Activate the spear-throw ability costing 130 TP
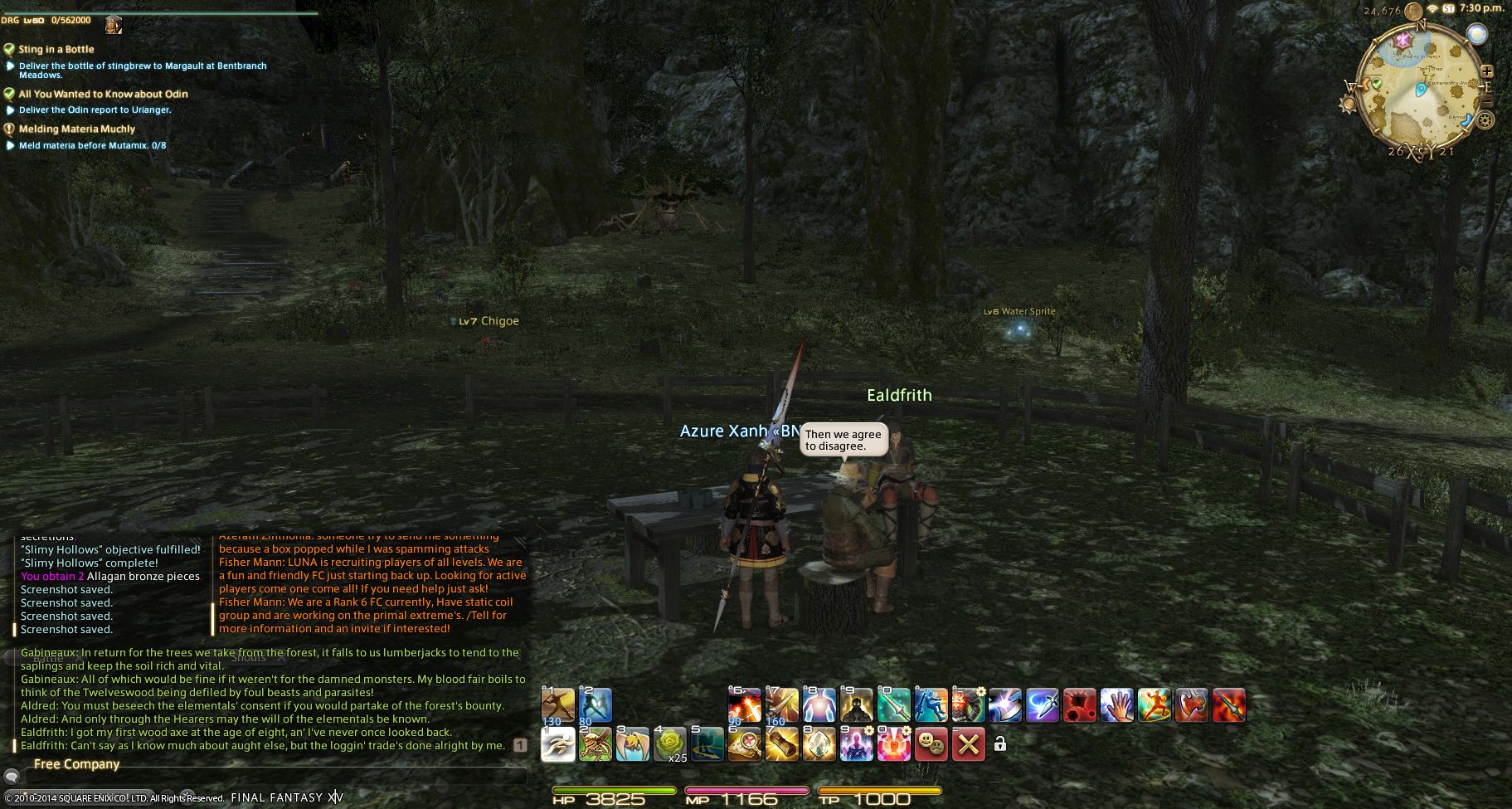 [x=558, y=705]
